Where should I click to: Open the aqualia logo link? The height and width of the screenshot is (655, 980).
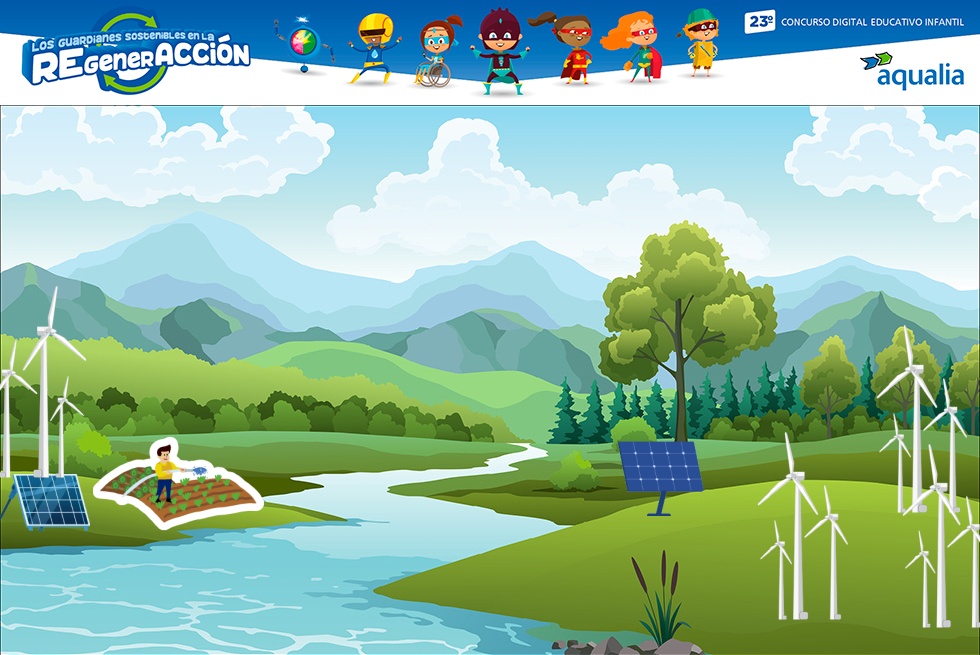pos(912,71)
